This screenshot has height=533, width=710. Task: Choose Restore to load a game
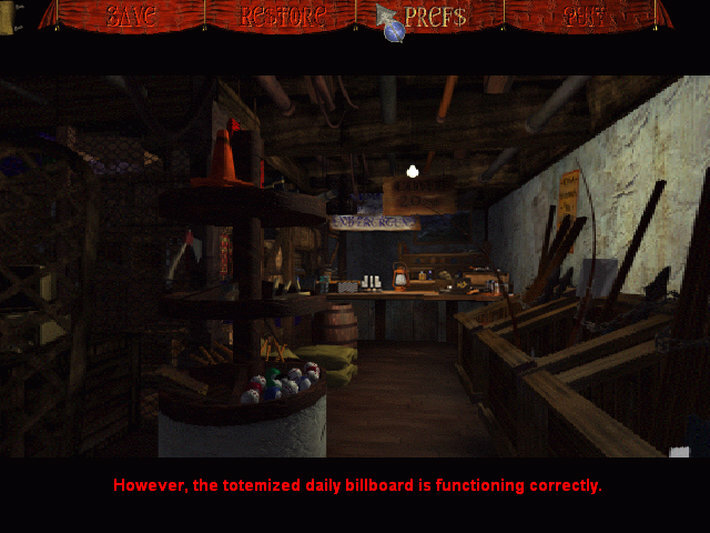click(283, 16)
